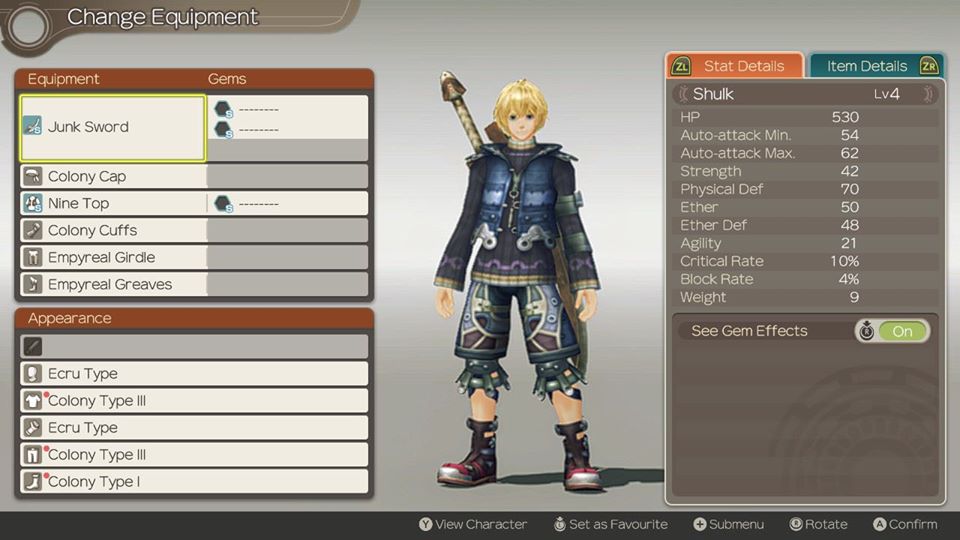Select the empty weapon appearance slot
This screenshot has height=540, width=960.
(194, 346)
